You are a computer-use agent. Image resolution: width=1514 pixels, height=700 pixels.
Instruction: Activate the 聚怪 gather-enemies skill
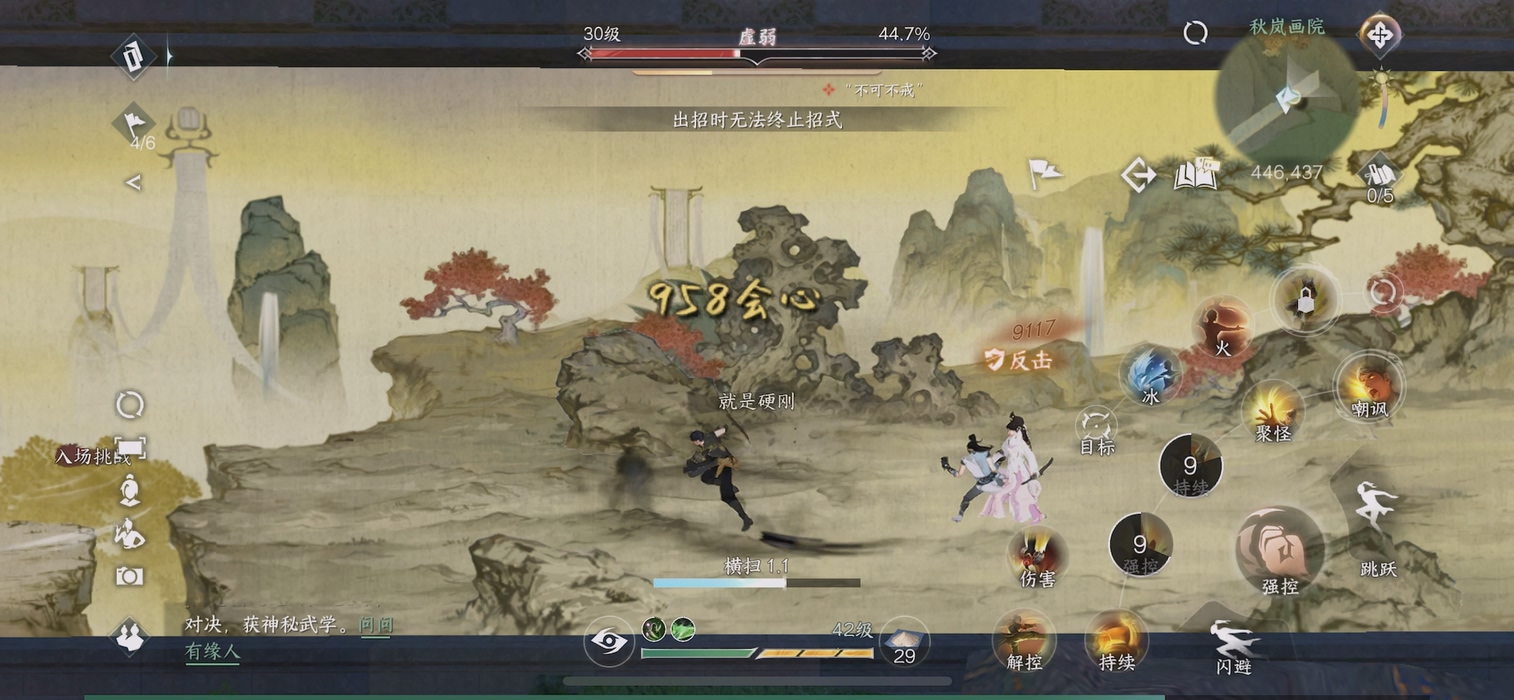point(1273,410)
